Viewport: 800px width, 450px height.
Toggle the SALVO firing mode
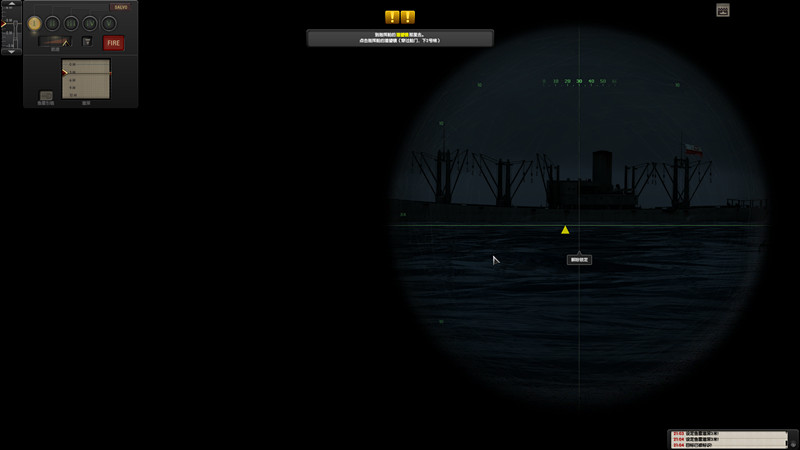pyautogui.click(x=119, y=7)
